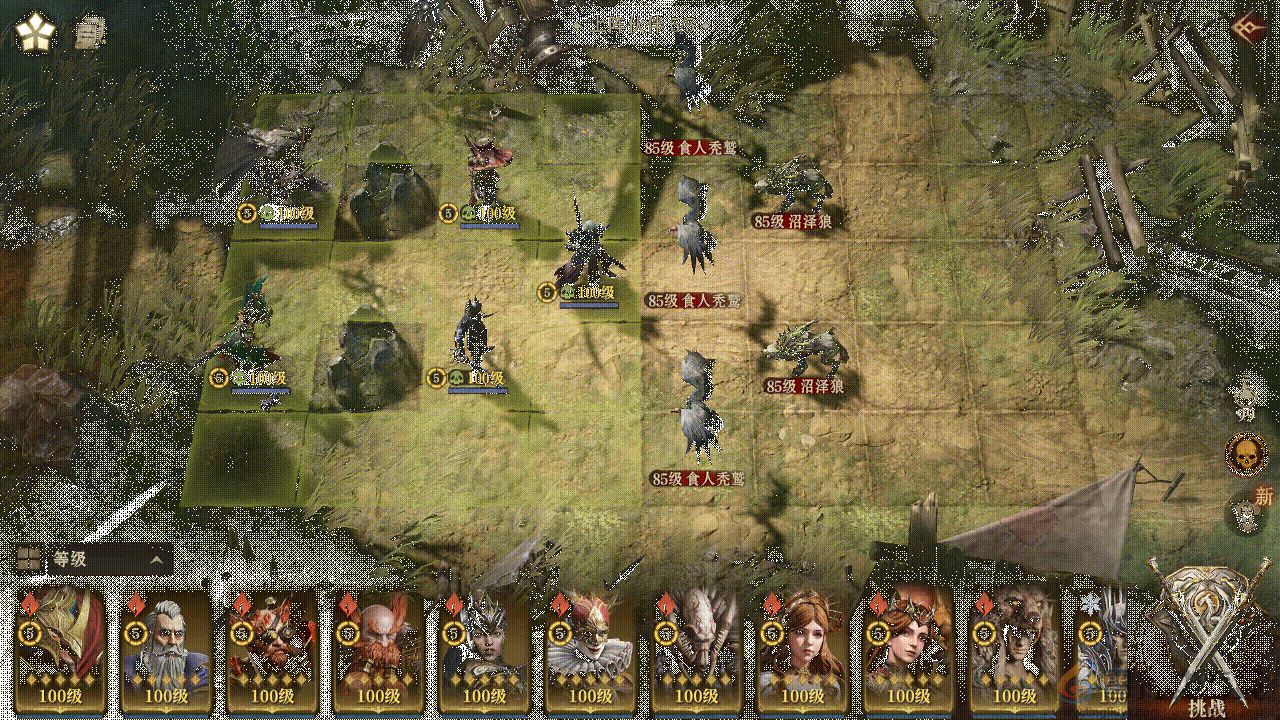This screenshot has width=1280, height=720.
Task: Click the circled 5 badge on the halberd unit
Action: click(x=547, y=293)
